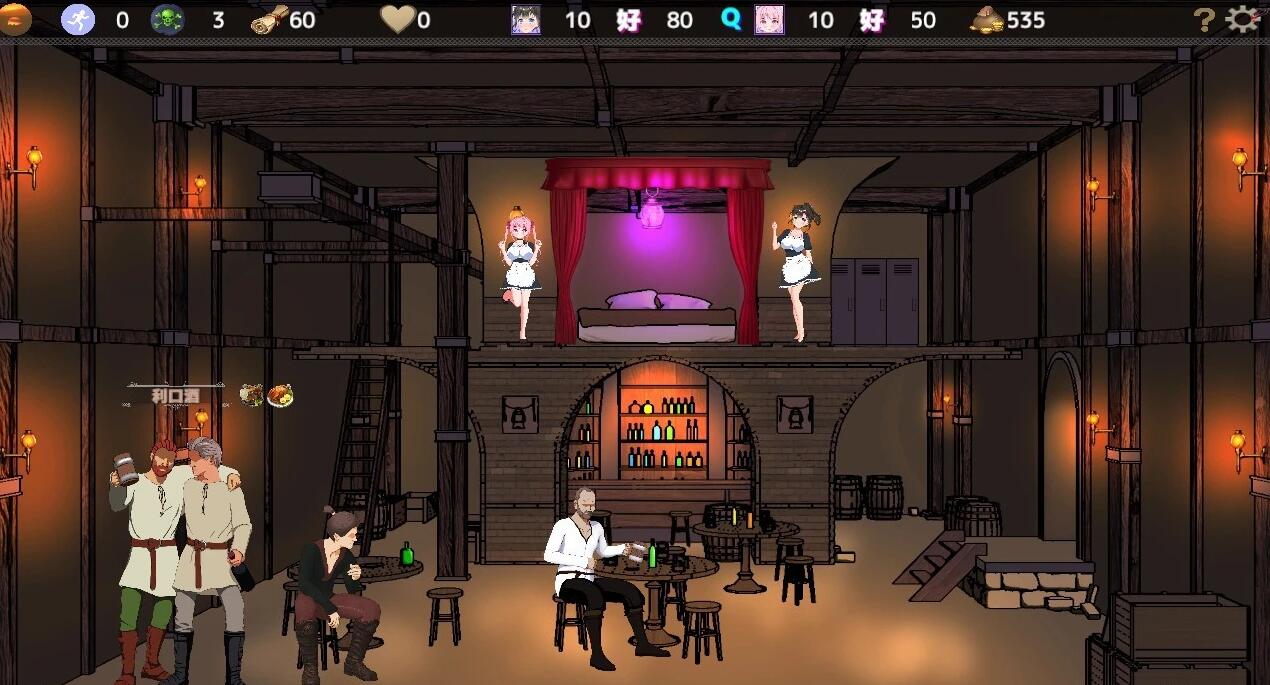Show help with the question mark icon
This screenshot has width=1270, height=685.
[1205, 20]
